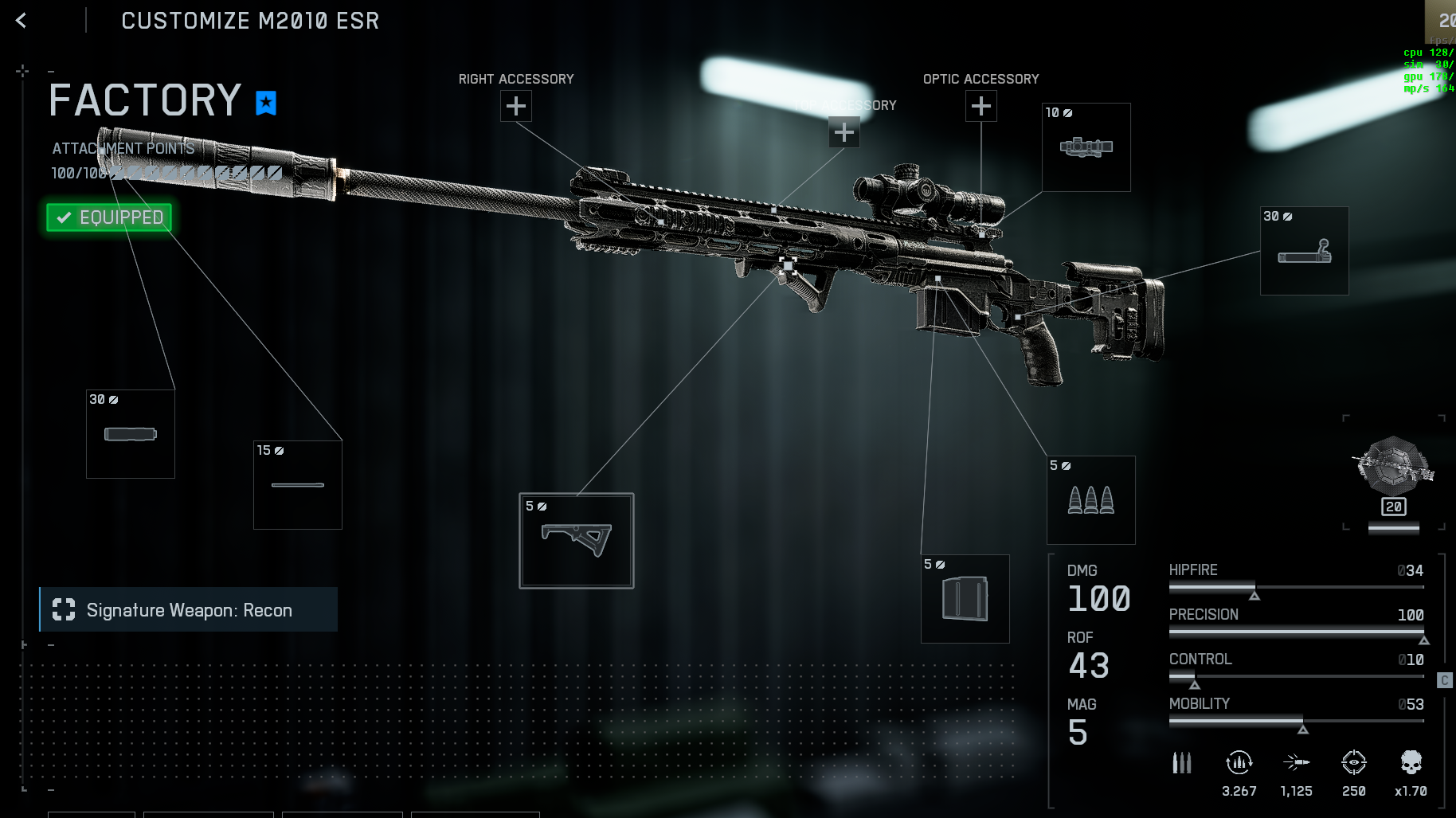Select the magazine attachment slot
This screenshot has width=1456, height=818.
coord(965,598)
